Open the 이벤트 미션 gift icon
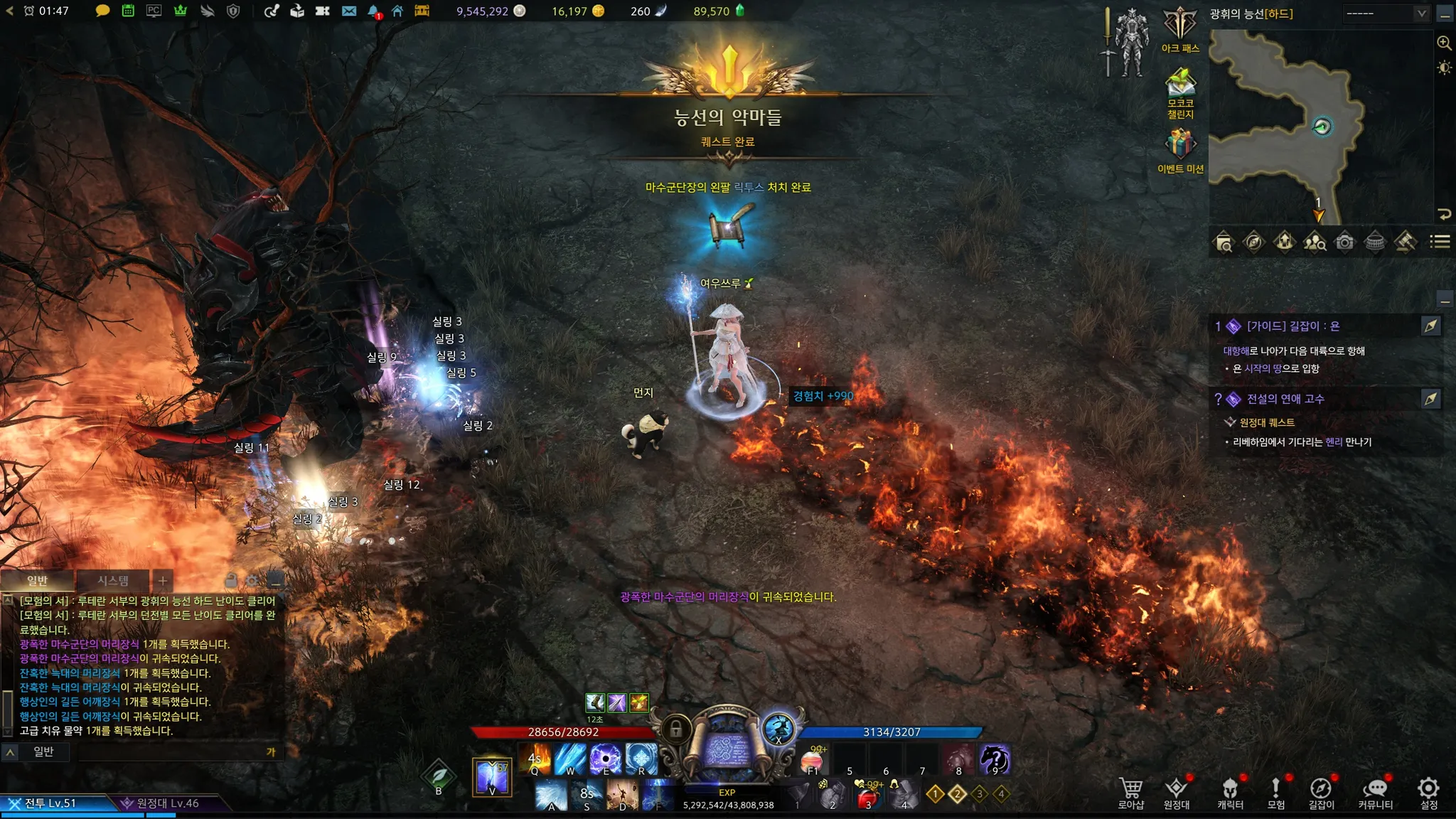Image resolution: width=1456 pixels, height=819 pixels. (x=1180, y=146)
